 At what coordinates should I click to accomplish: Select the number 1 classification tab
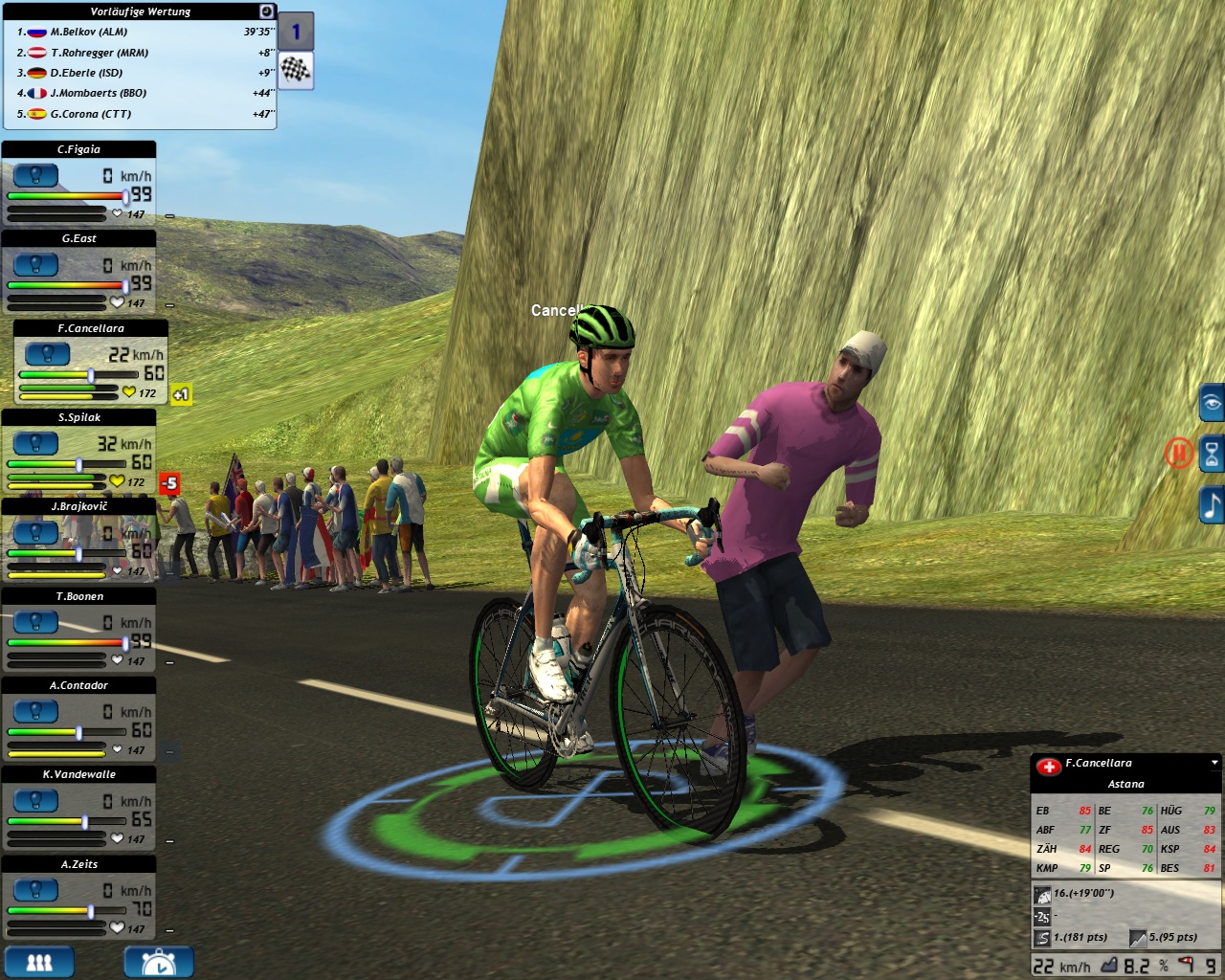pos(296,33)
